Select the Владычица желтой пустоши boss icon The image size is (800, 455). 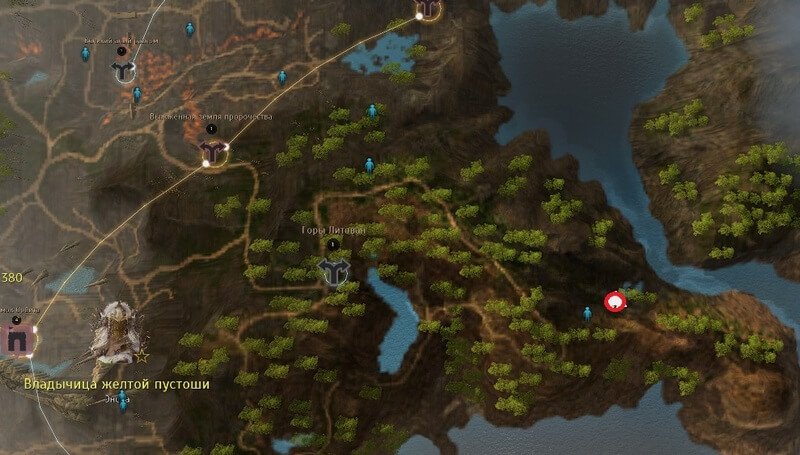114,333
